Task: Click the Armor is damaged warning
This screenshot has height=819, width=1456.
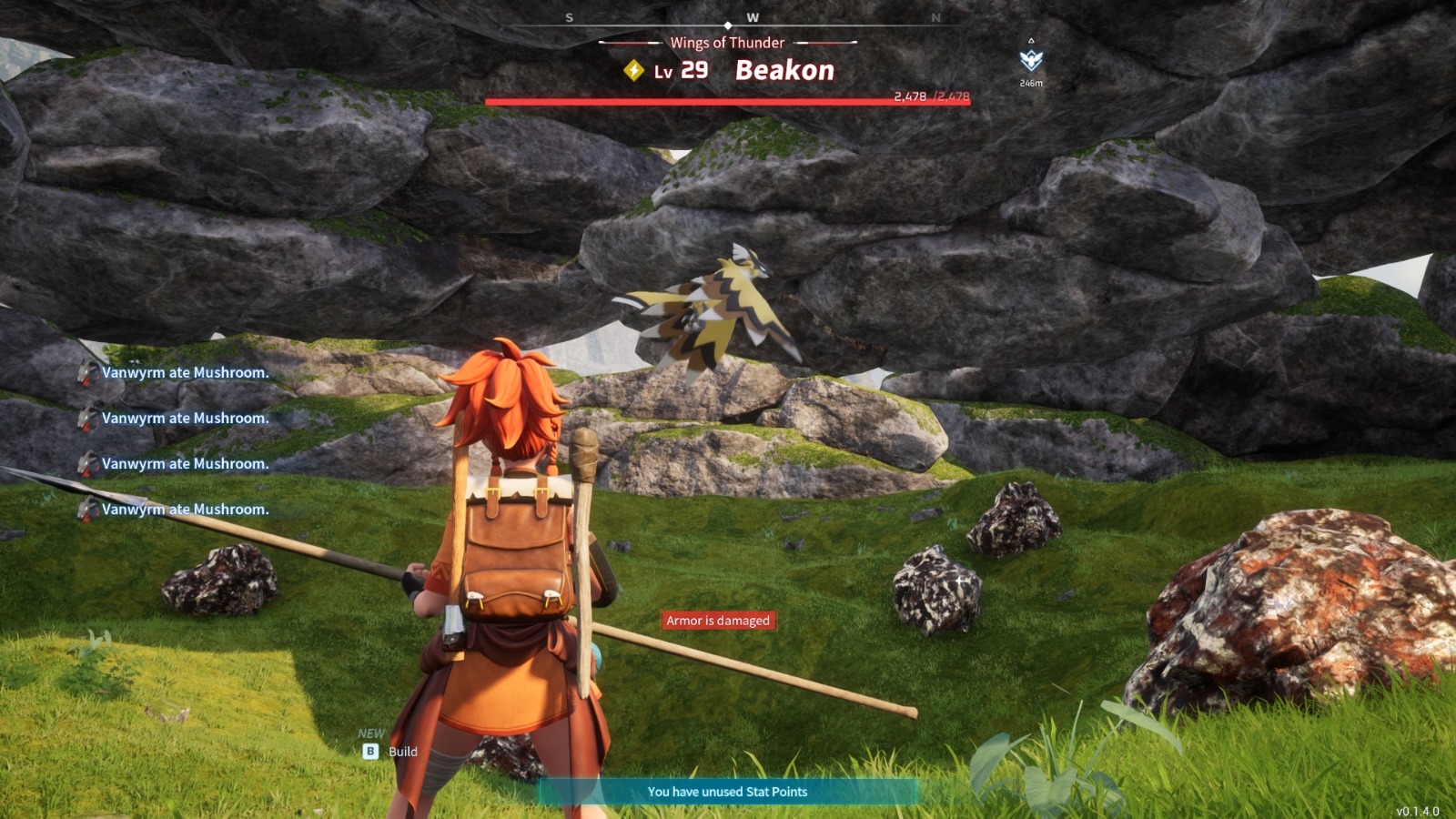Action: point(718,620)
